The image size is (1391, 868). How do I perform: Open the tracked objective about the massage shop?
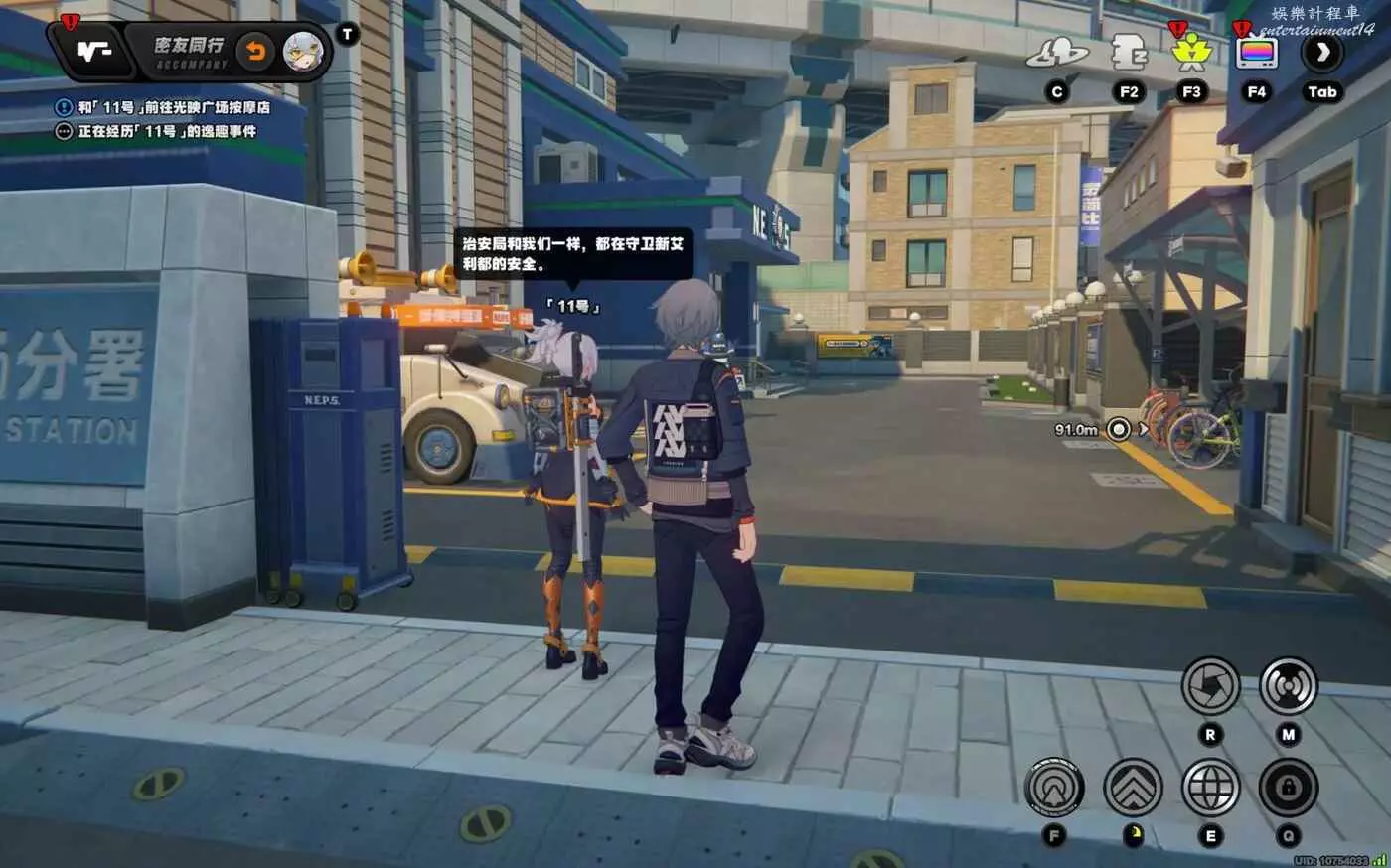[174, 107]
